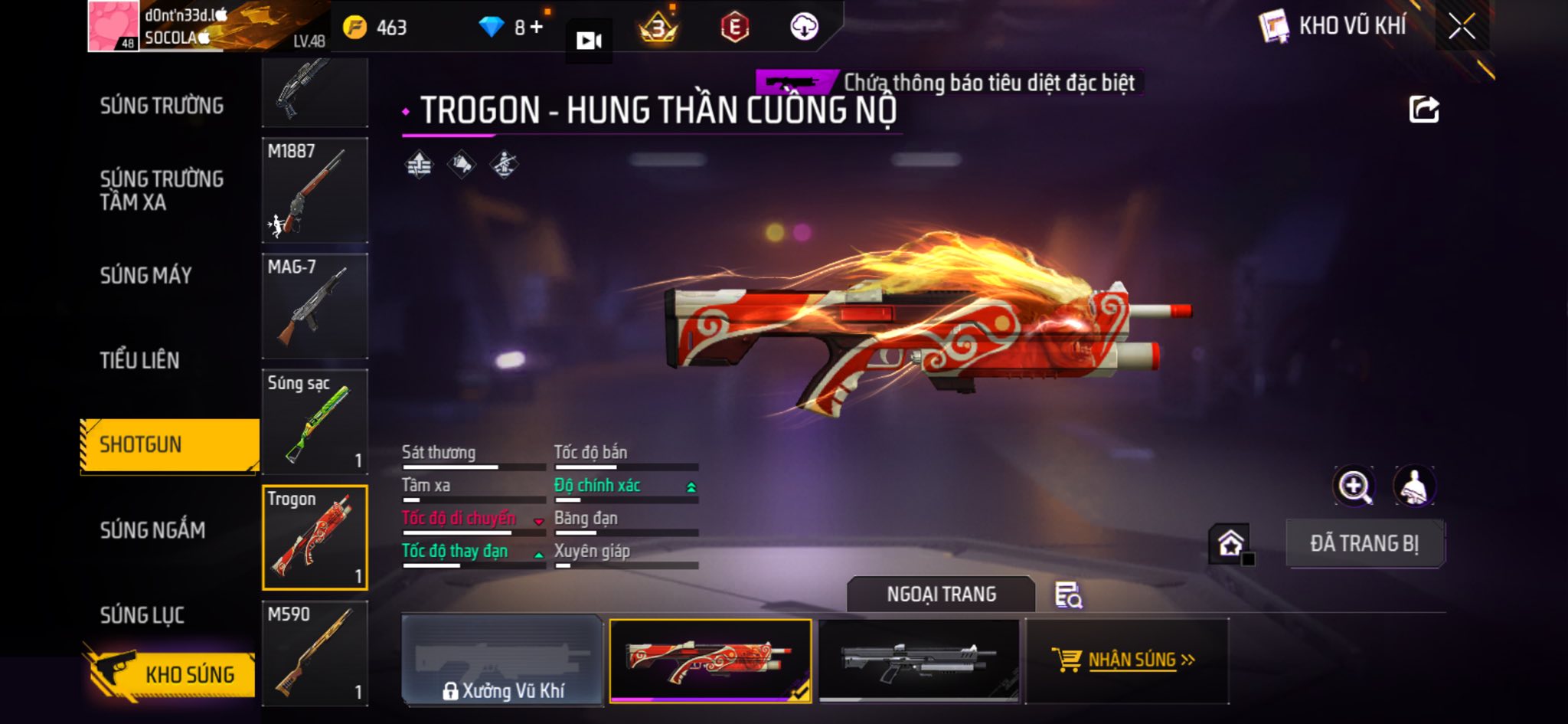Click the Đã Trang Bị button

click(x=1364, y=543)
